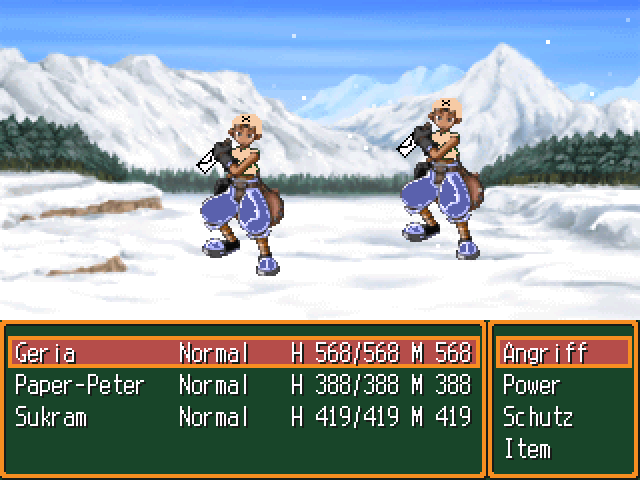Image resolution: width=640 pixels, height=480 pixels.
Task: Open the Power command menu
Action: point(532,385)
